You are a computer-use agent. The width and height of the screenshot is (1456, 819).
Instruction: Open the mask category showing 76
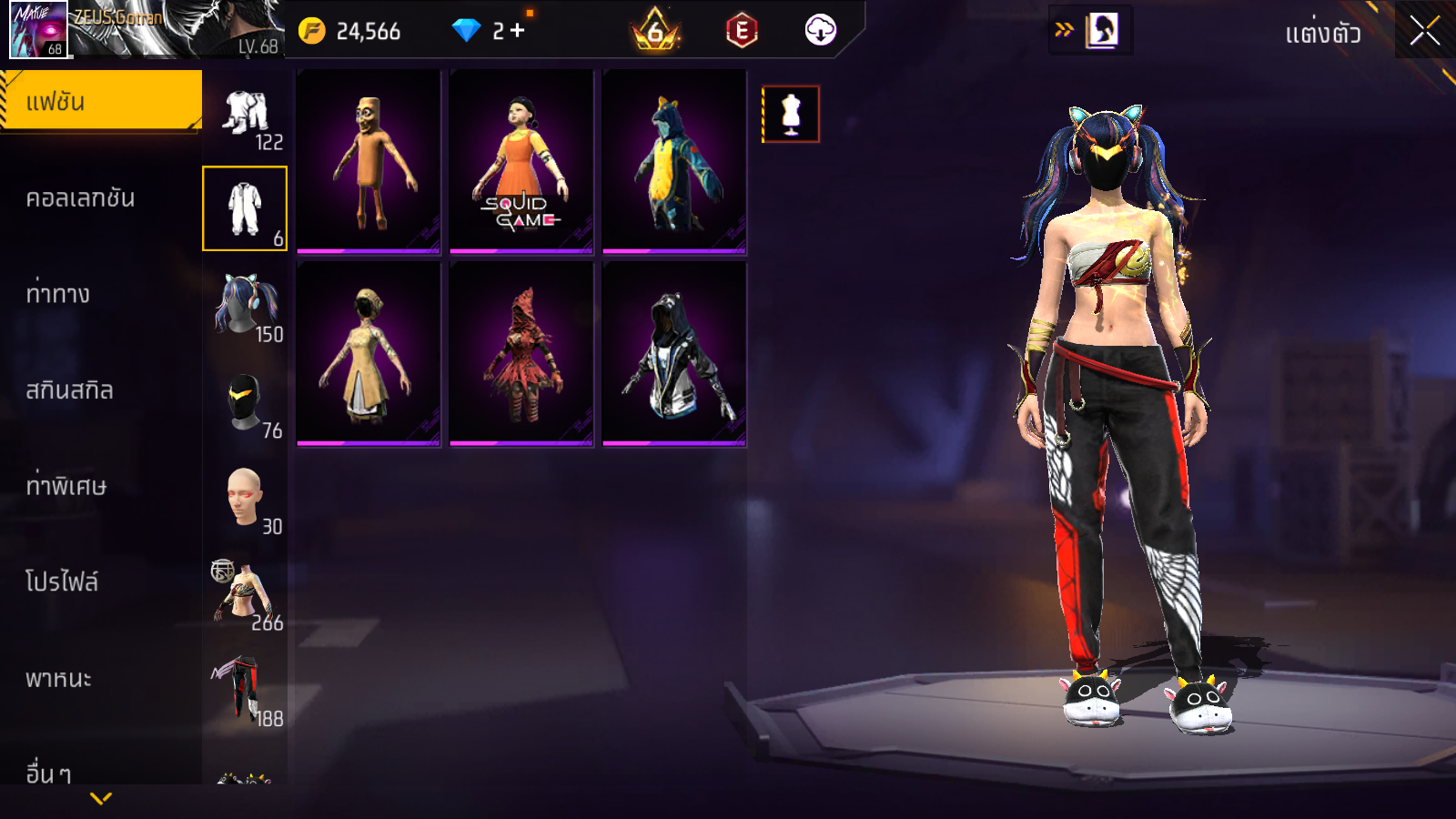click(x=246, y=403)
